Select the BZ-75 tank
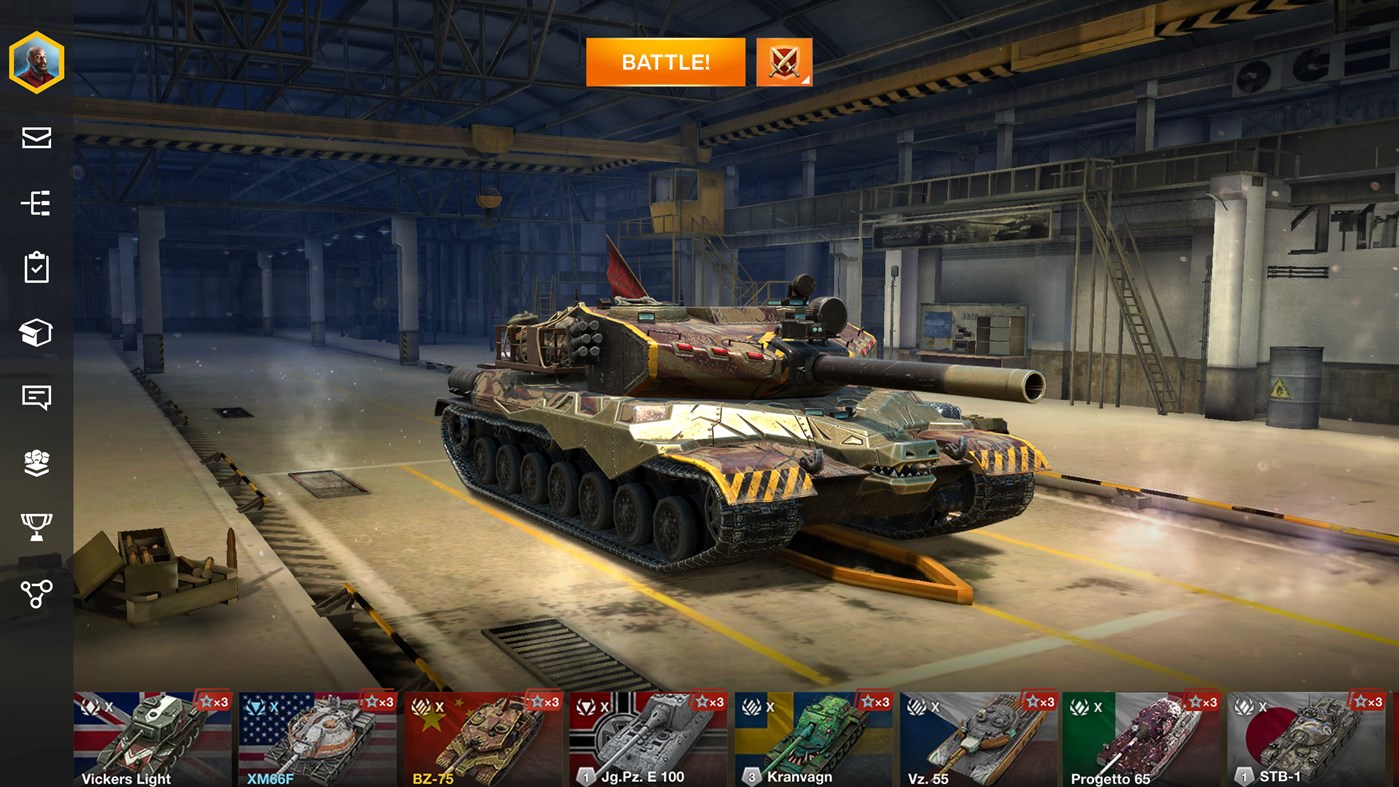 [481, 738]
